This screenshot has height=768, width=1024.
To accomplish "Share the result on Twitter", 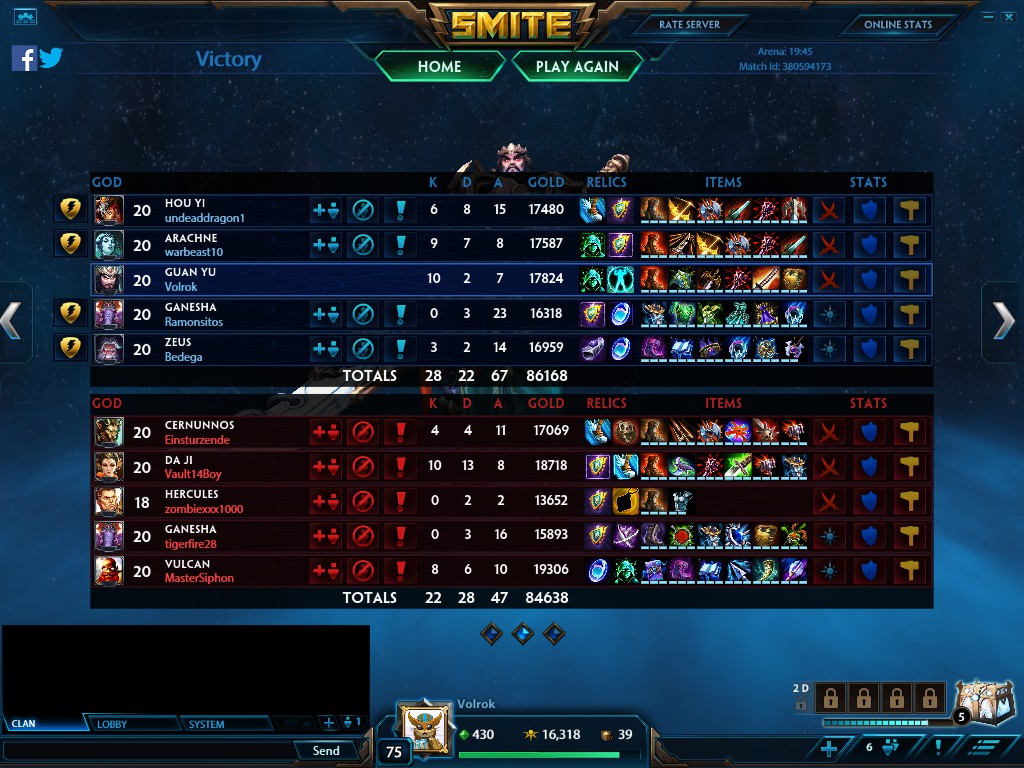I will [x=51, y=58].
